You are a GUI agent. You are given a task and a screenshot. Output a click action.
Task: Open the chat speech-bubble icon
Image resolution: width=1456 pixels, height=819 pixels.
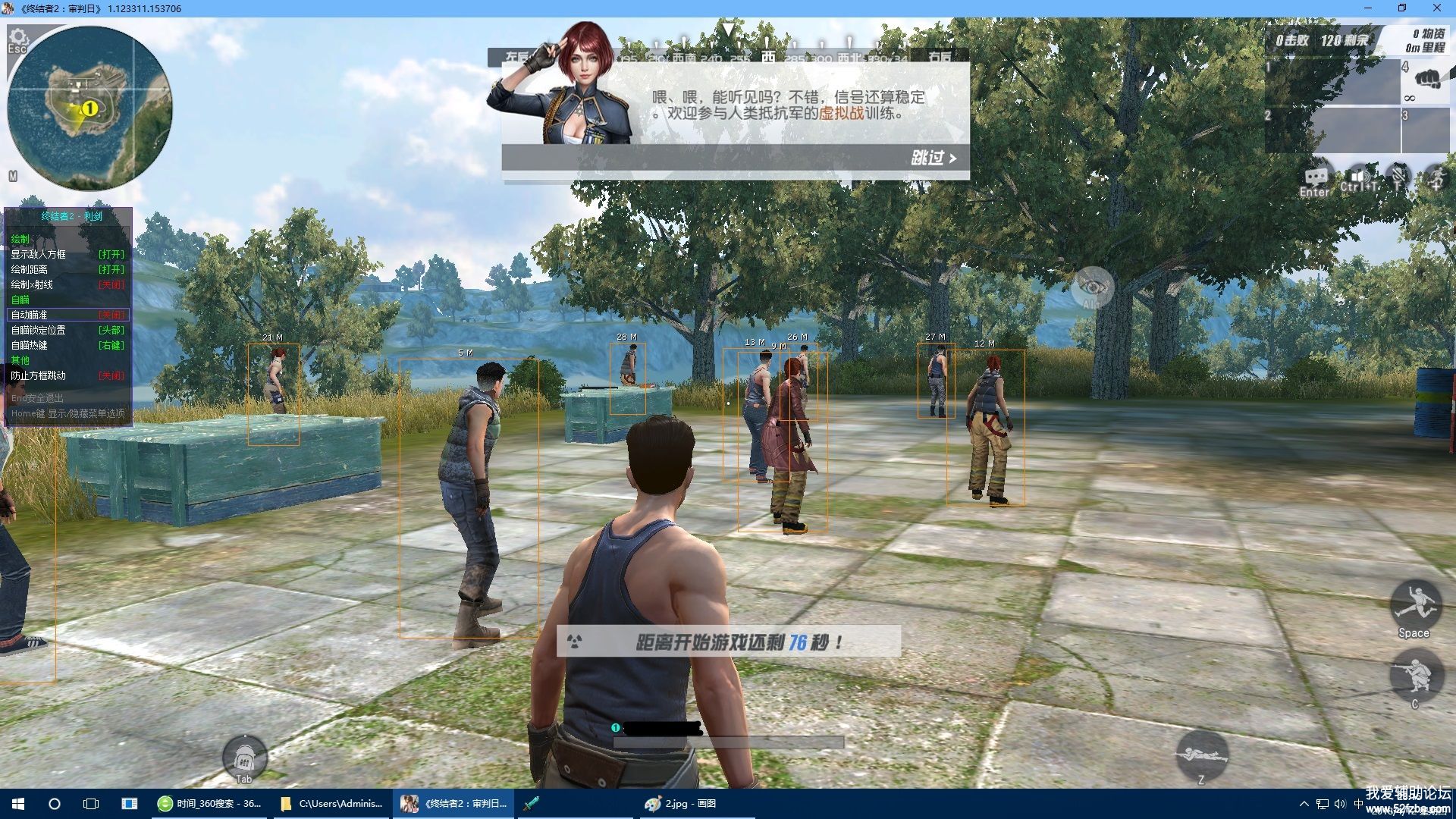(1315, 178)
